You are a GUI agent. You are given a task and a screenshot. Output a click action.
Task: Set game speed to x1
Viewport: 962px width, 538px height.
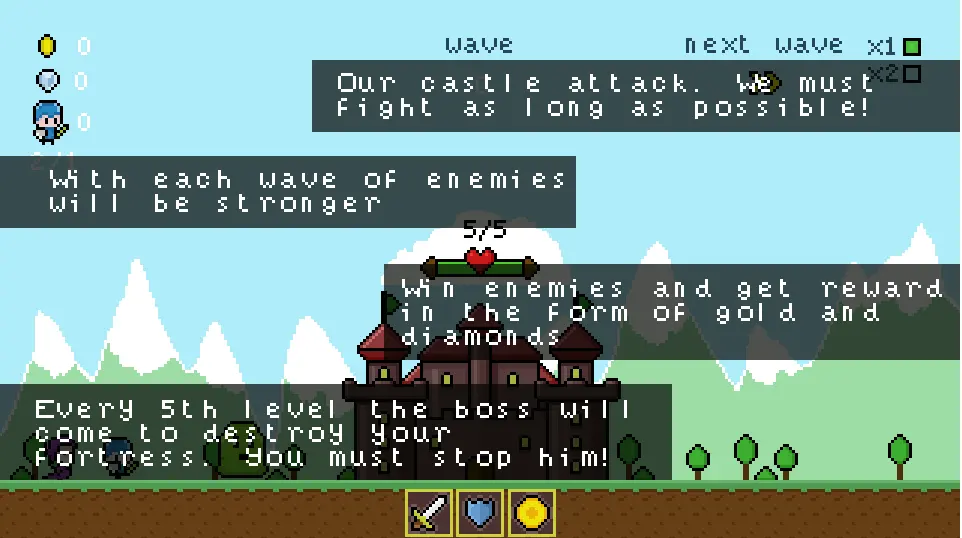(x=911, y=46)
